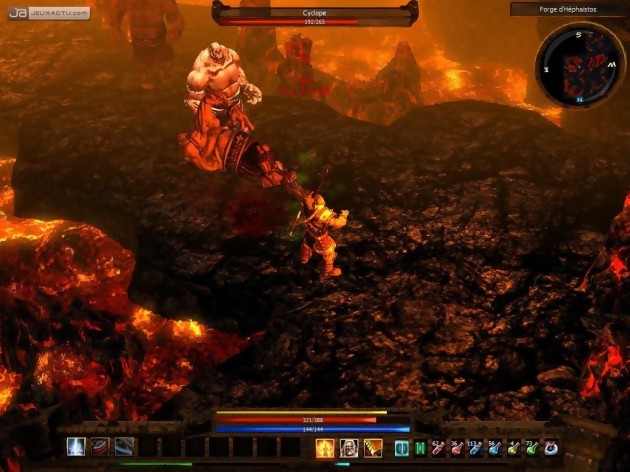Image resolution: width=630 pixels, height=472 pixels.
Task: Drink the red potion with count 62
Action: point(438,449)
